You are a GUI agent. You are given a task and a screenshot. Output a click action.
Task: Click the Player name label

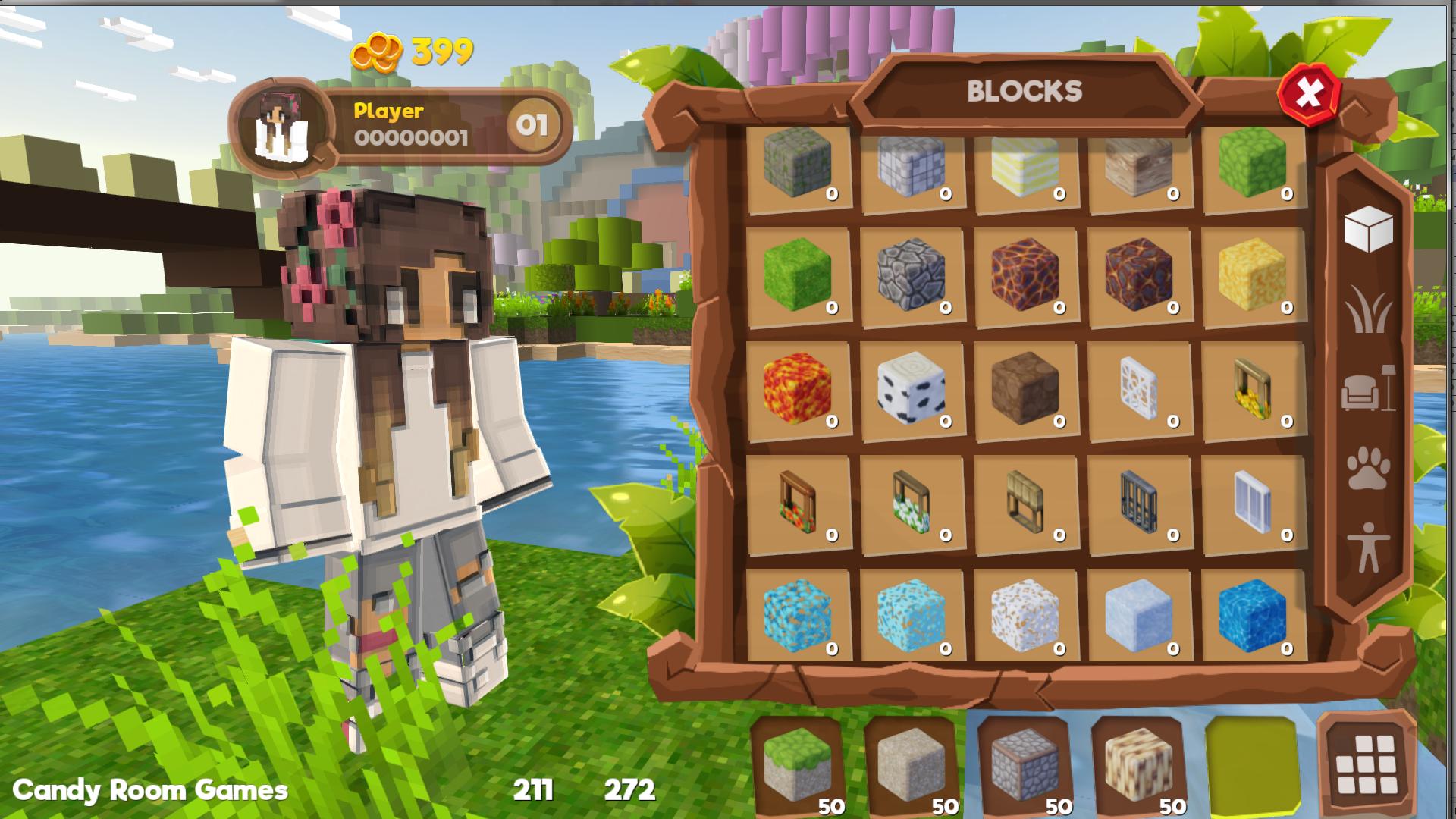(388, 111)
